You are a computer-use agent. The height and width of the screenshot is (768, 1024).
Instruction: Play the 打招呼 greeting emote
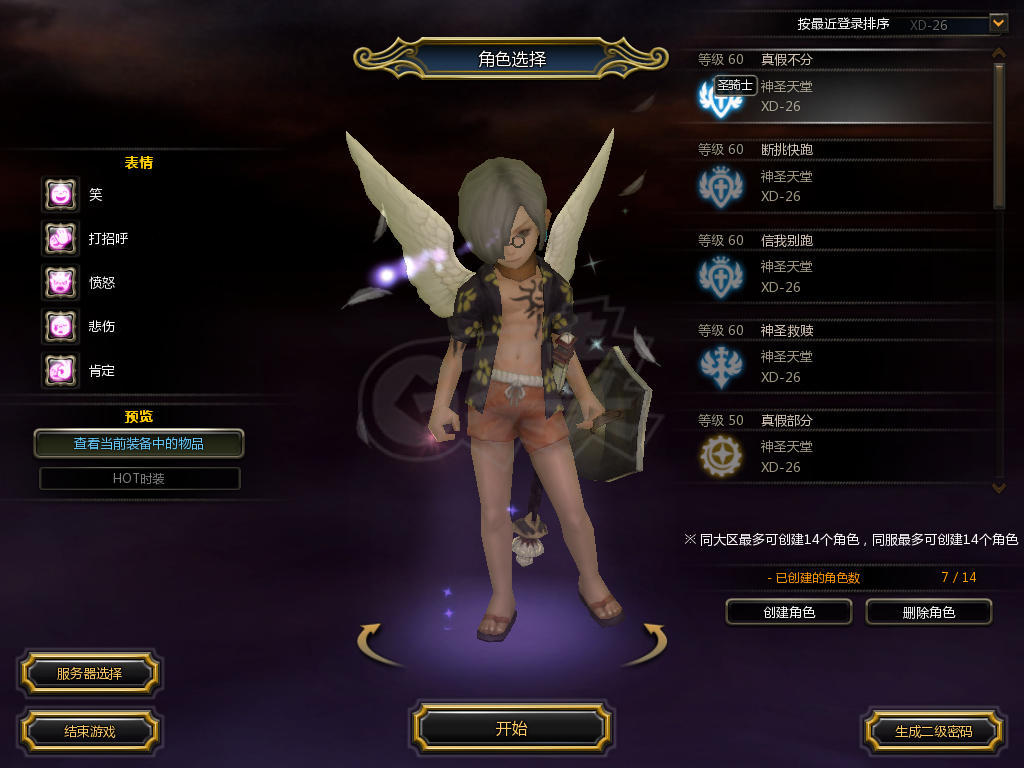[60, 238]
